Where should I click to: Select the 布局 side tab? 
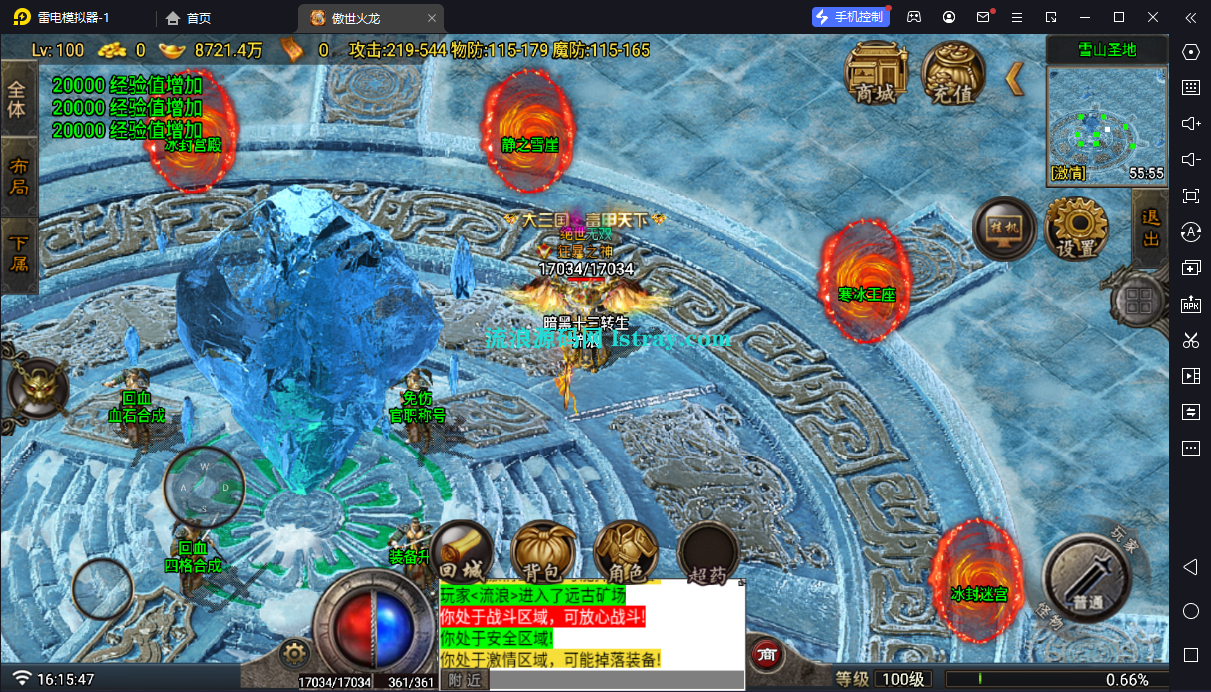click(x=18, y=177)
